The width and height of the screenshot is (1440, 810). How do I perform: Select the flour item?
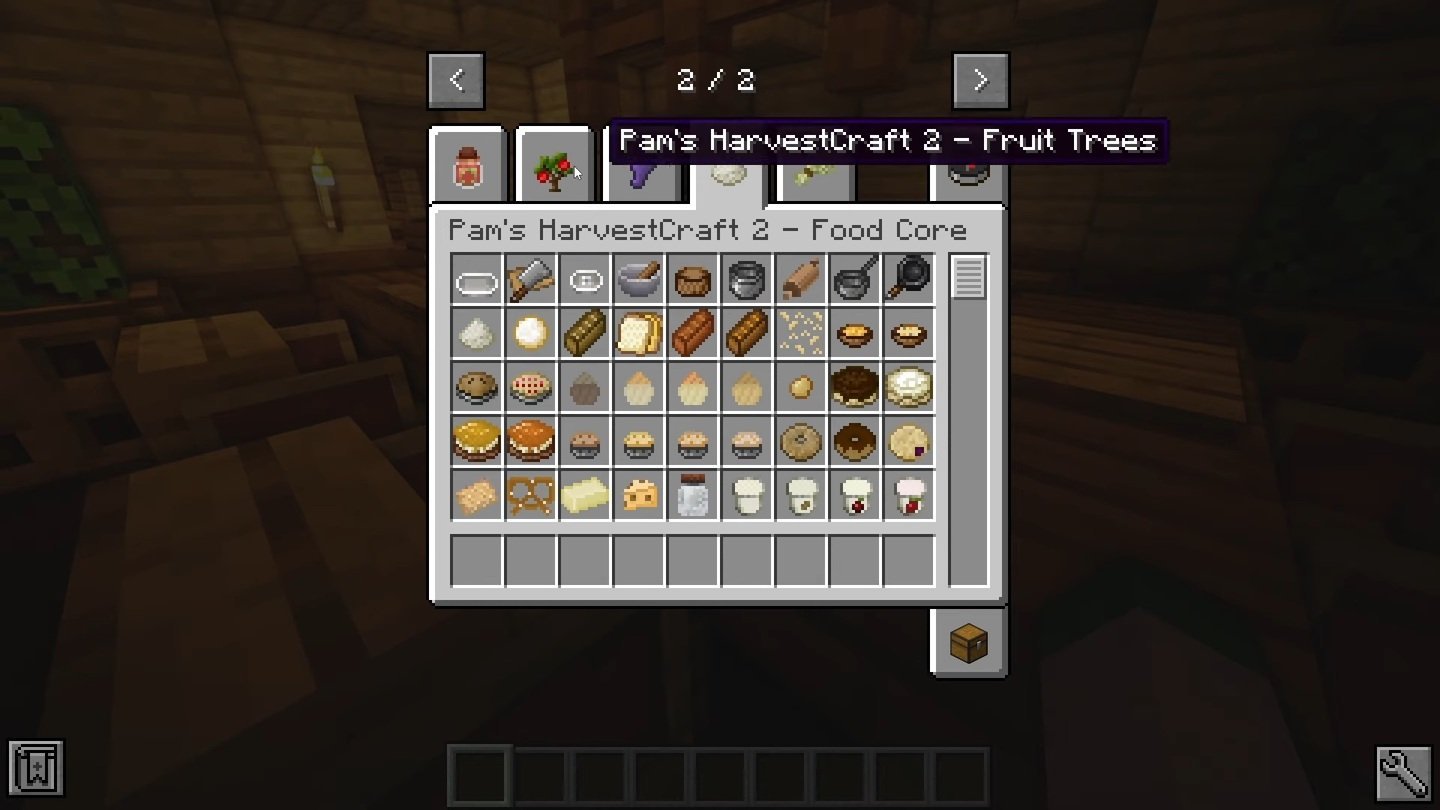[476, 336]
